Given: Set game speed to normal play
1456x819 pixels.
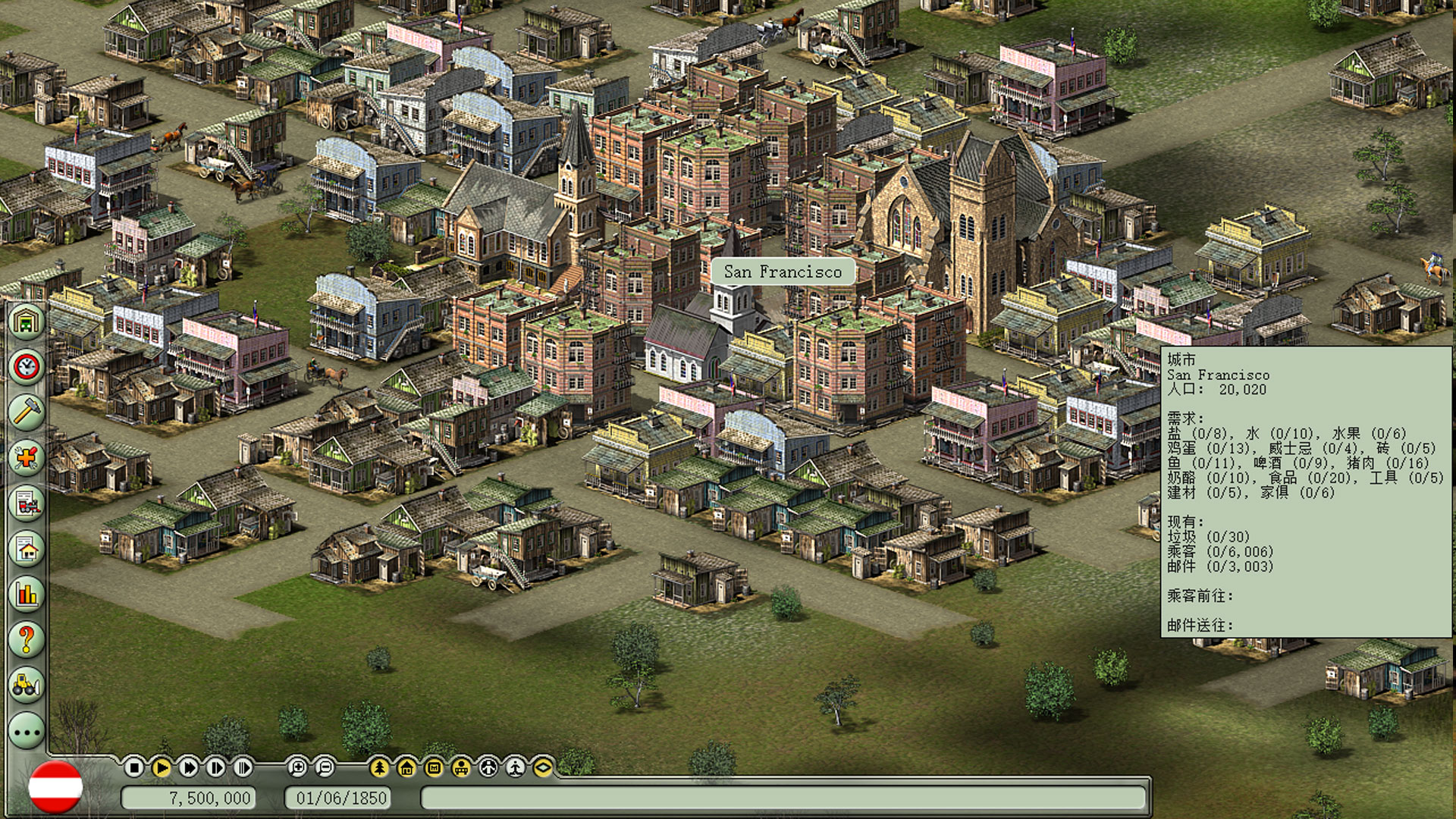Looking at the screenshot, I should point(162,768).
